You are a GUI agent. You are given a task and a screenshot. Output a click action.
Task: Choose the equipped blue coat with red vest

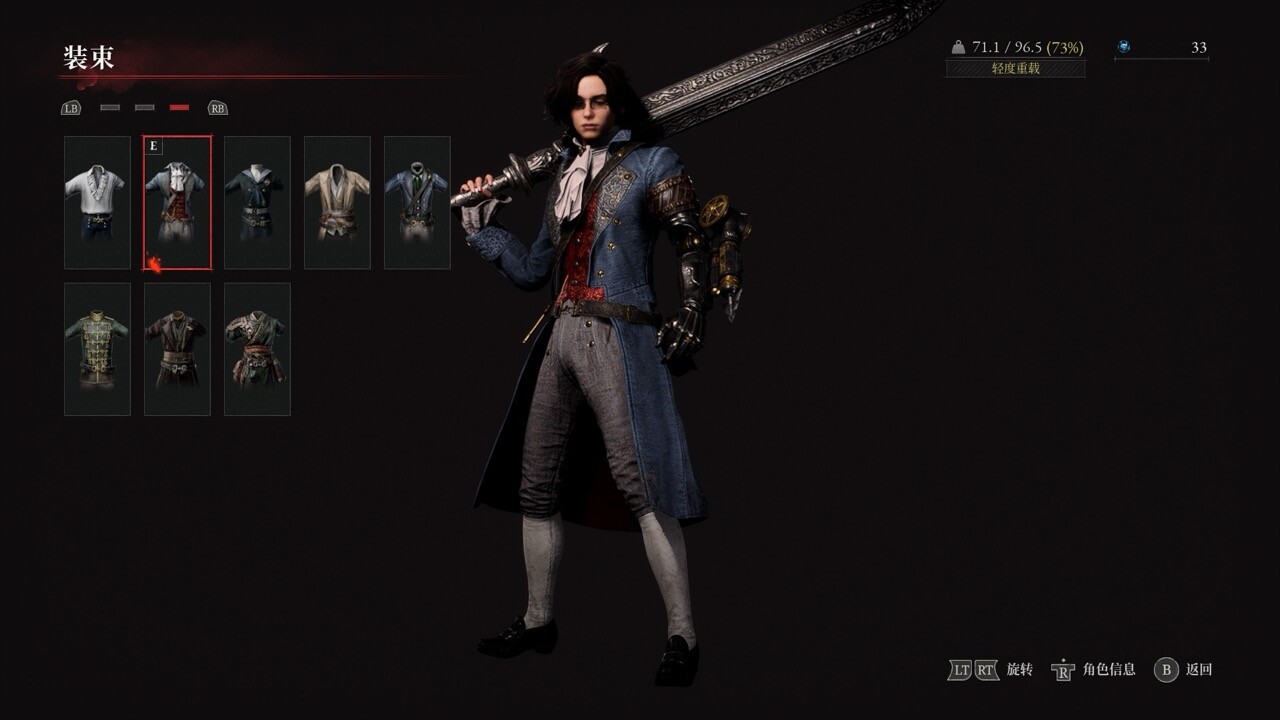[177, 203]
